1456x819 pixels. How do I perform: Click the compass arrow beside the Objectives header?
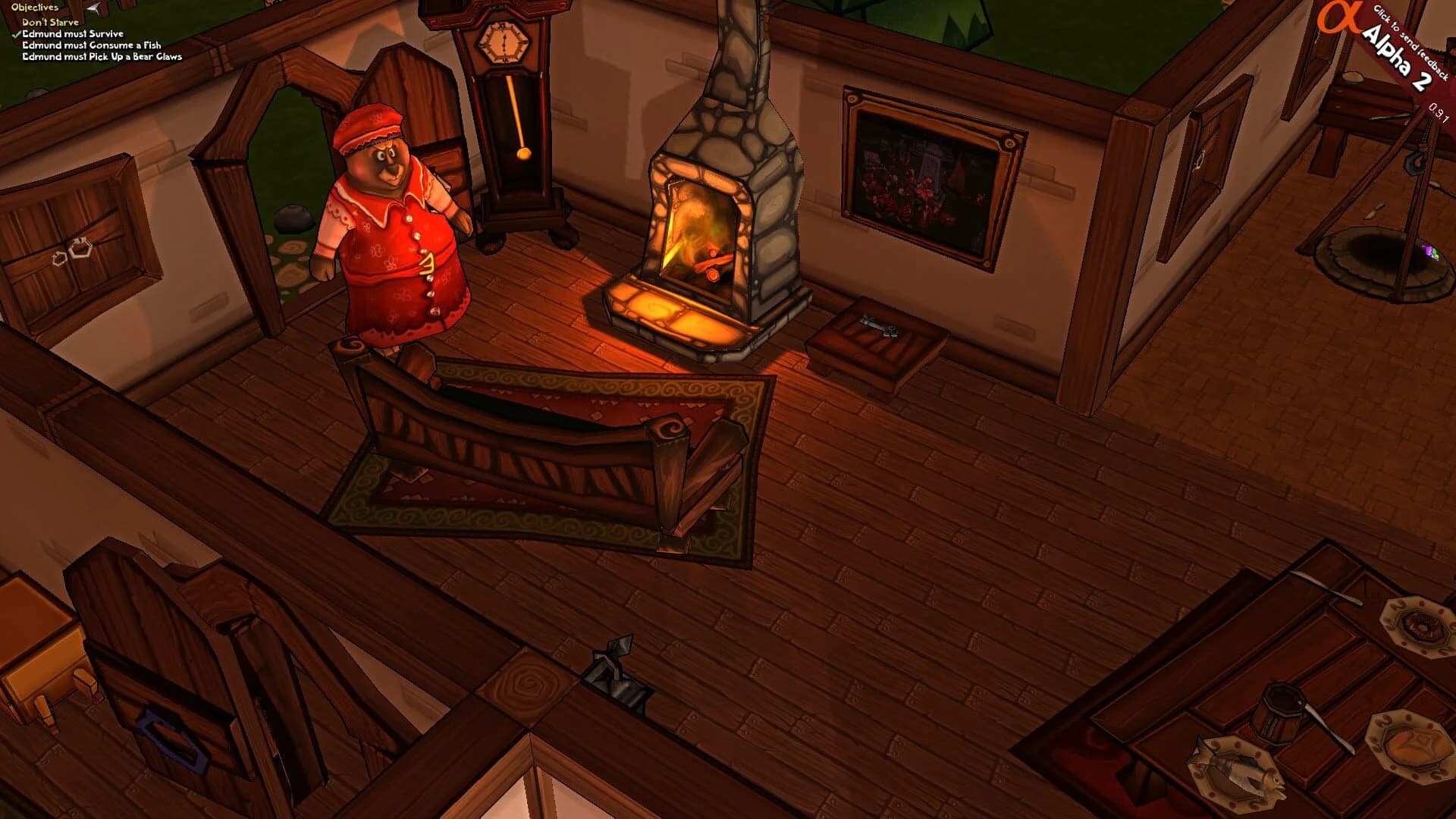point(93,8)
